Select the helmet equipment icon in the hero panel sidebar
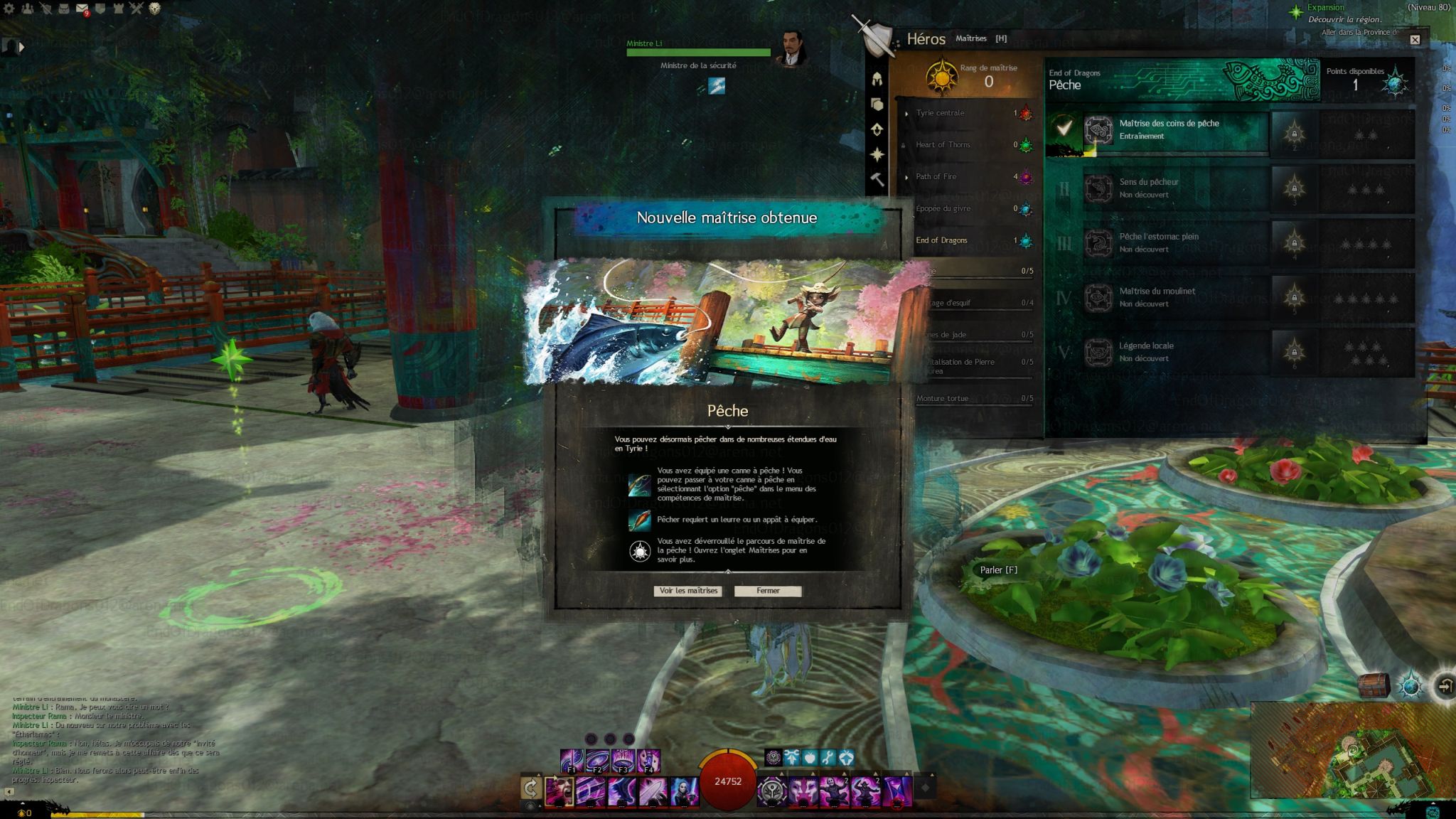 click(x=877, y=78)
